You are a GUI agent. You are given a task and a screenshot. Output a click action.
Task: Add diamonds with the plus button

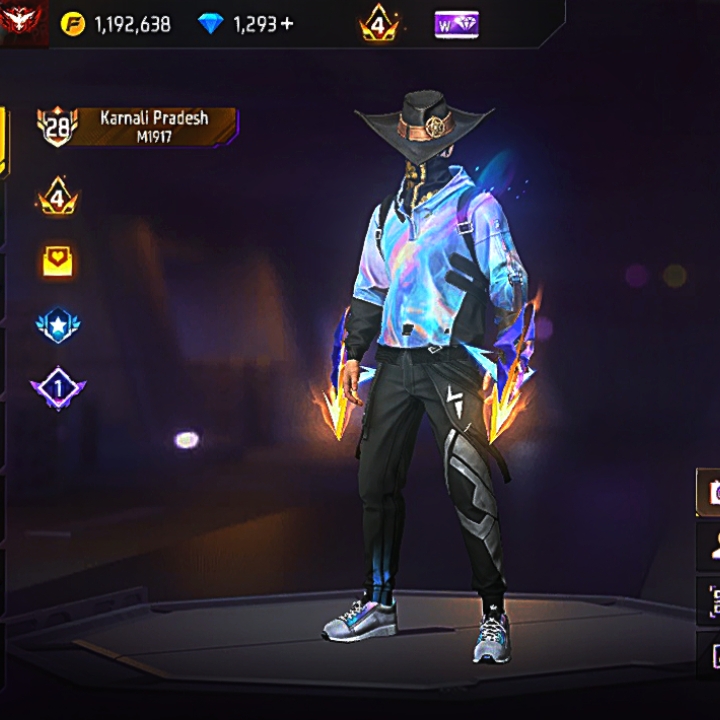click(288, 24)
